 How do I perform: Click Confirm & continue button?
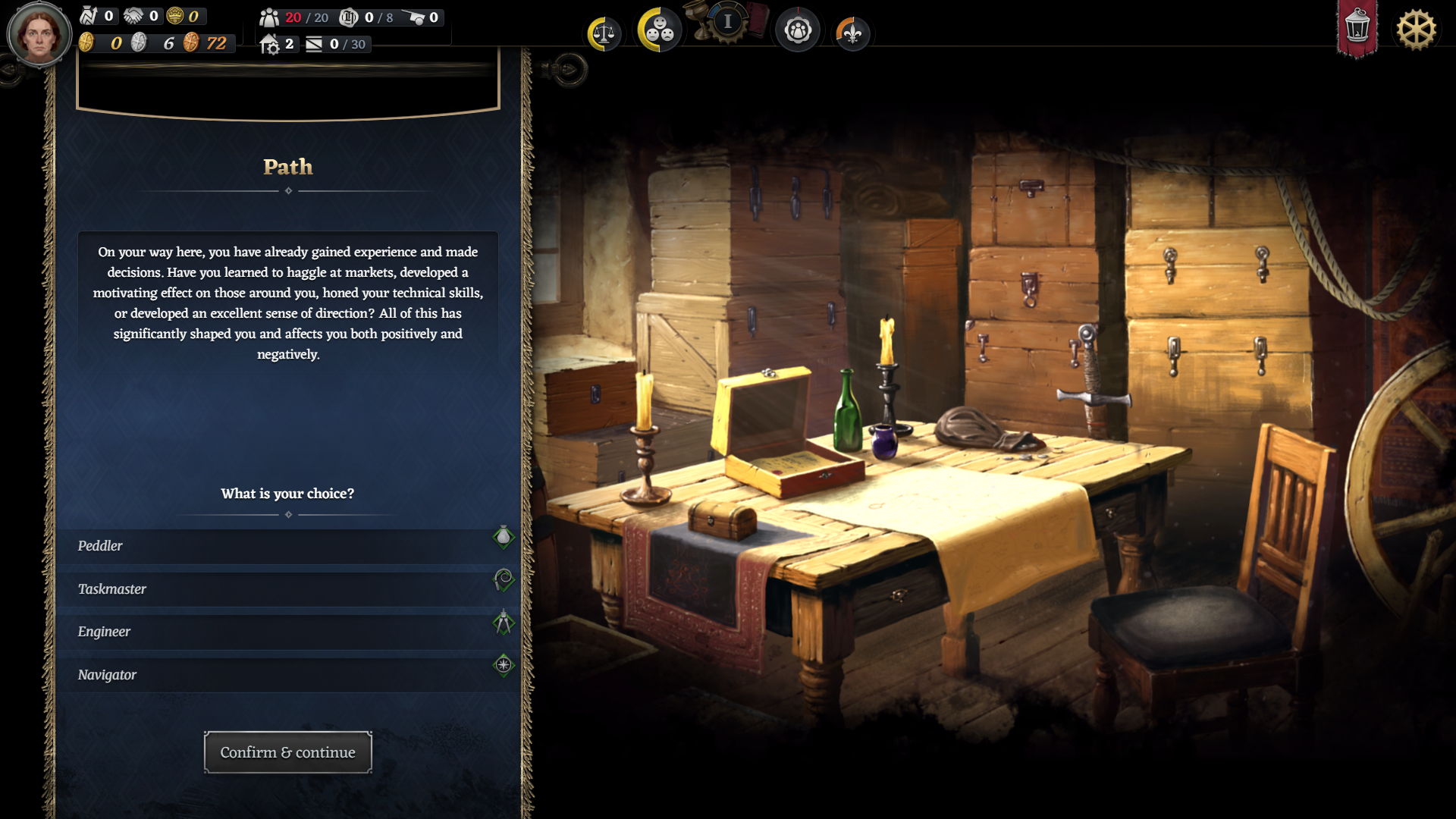coord(287,752)
